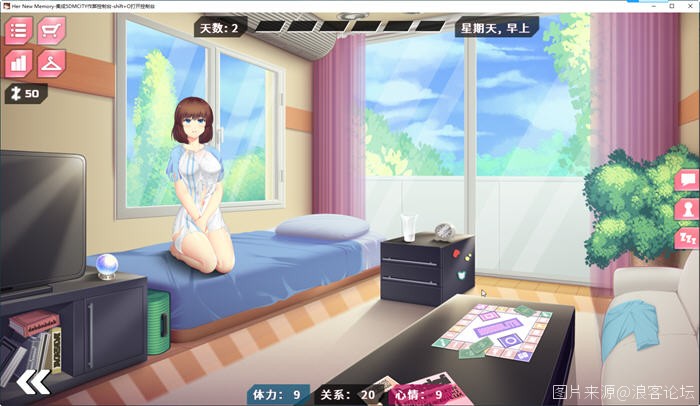The image size is (700, 406).
Task: Show the bar chart stats panel
Action: click(x=18, y=62)
